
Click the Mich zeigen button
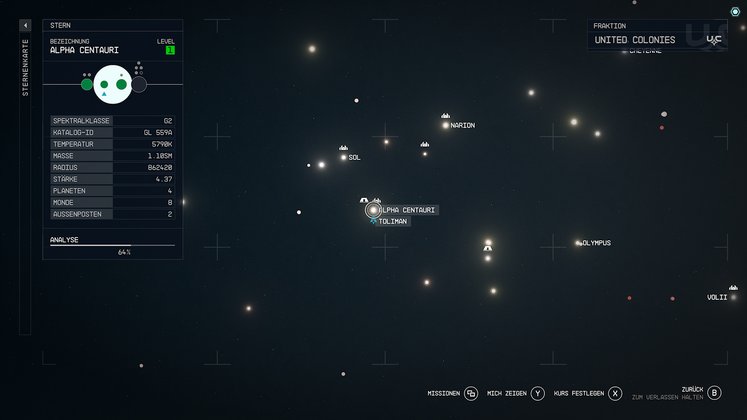538,394
